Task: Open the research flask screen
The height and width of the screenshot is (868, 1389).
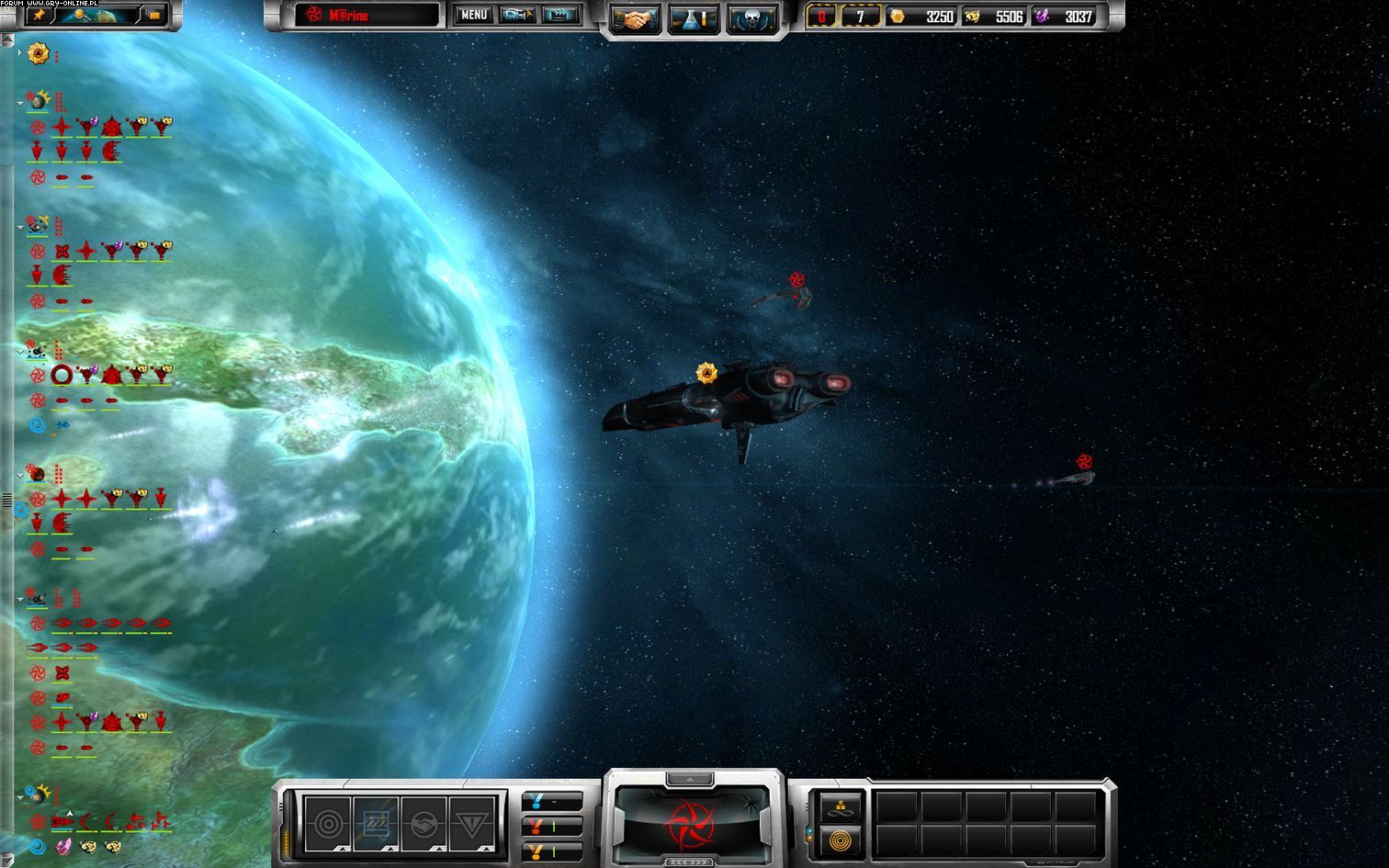Action: coord(692,17)
